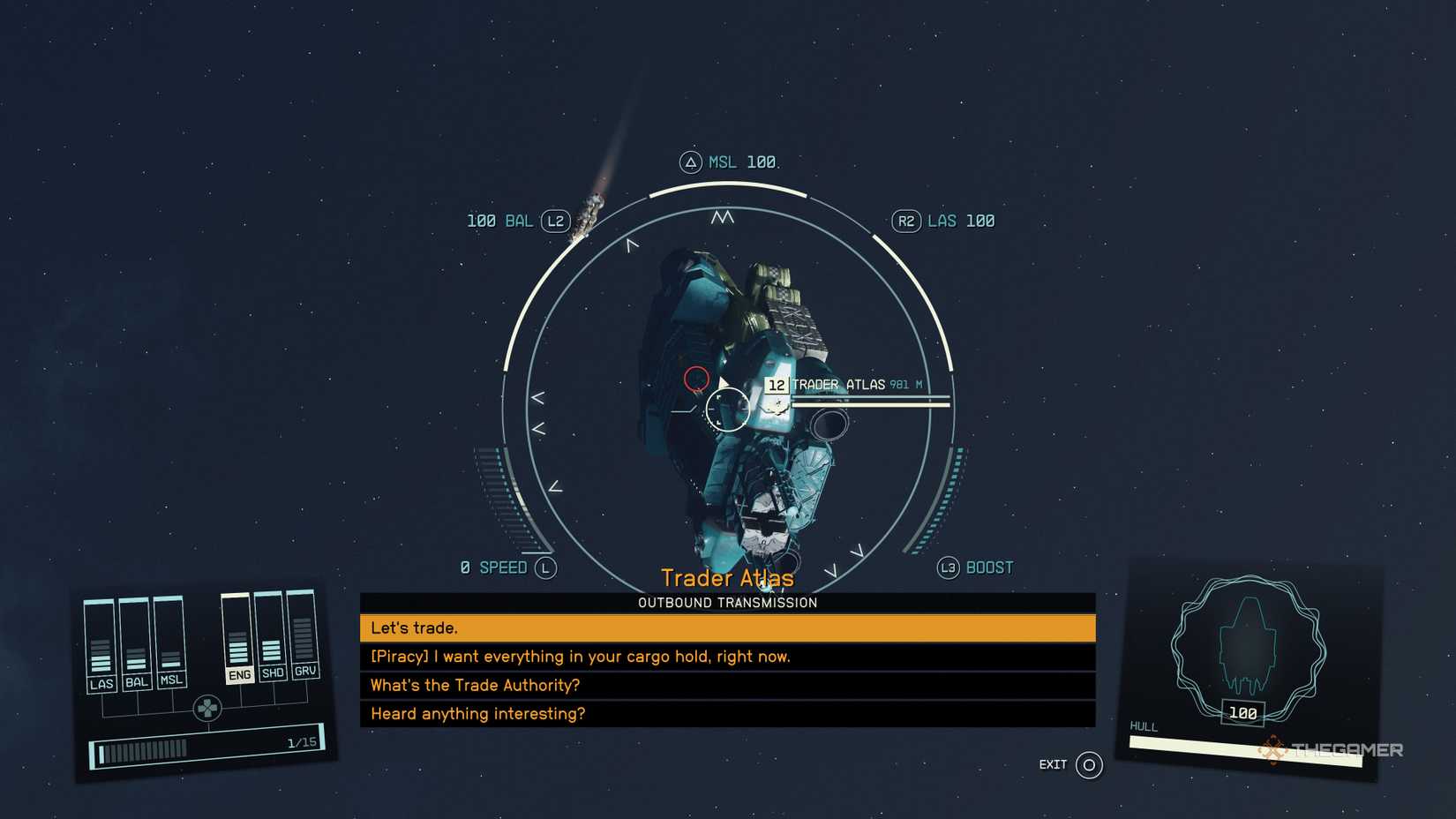This screenshot has width=1456, height=819.
Task: Select the [Piracy] cargo demand dialogue option
Action: pos(580,657)
